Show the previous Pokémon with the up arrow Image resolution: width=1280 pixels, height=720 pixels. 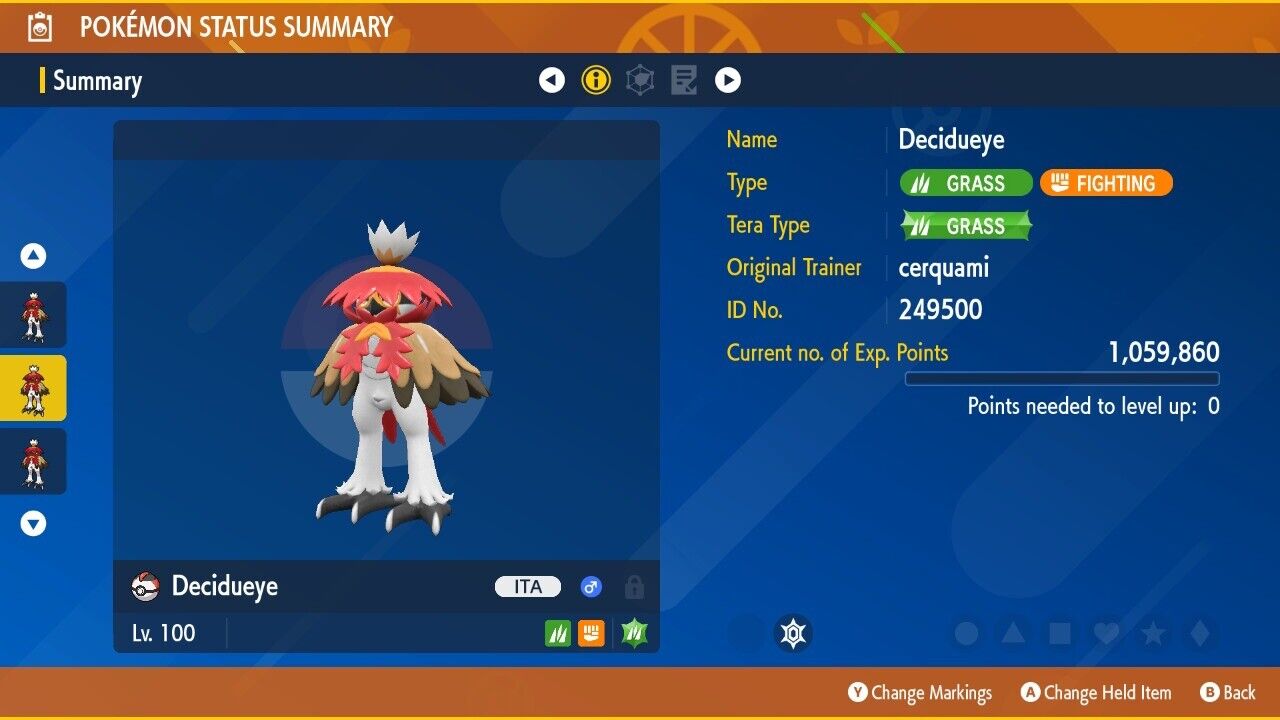pyautogui.click(x=34, y=257)
